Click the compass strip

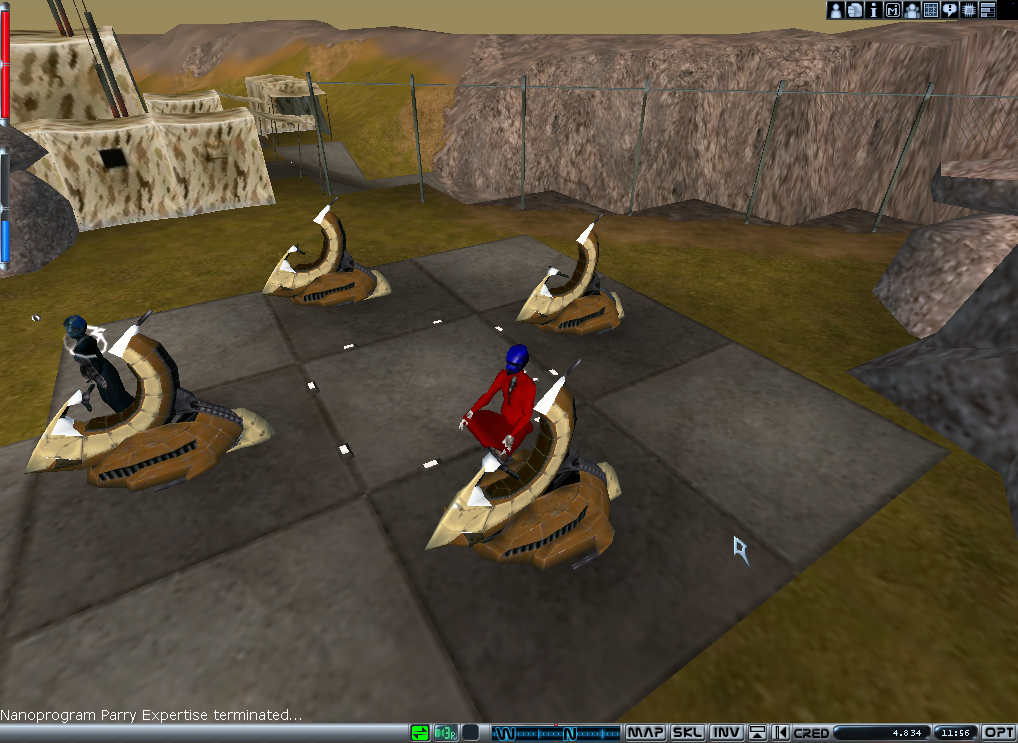pos(556,733)
